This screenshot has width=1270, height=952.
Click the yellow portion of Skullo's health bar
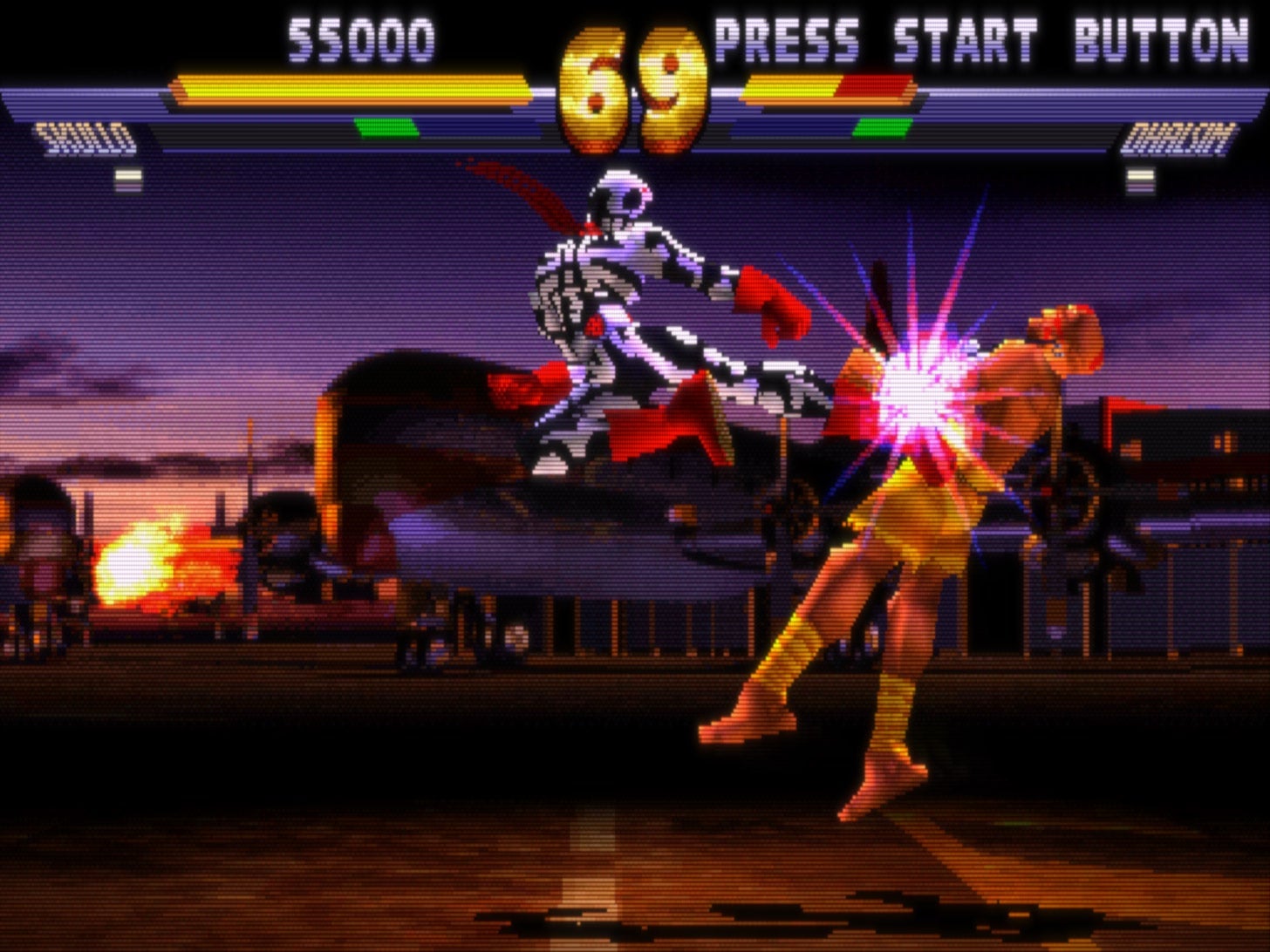coord(349,85)
